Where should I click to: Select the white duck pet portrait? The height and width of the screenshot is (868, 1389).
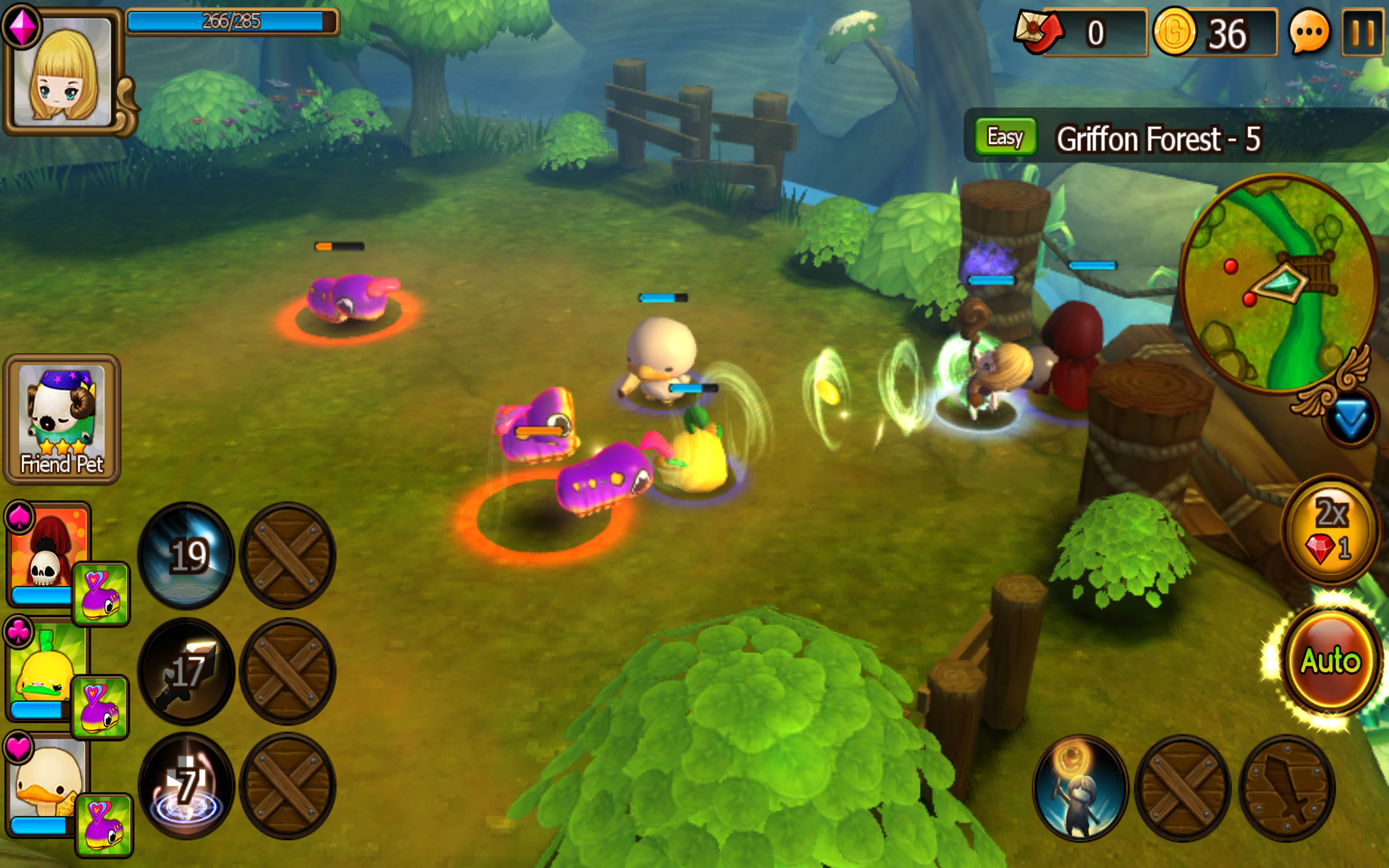point(47,783)
